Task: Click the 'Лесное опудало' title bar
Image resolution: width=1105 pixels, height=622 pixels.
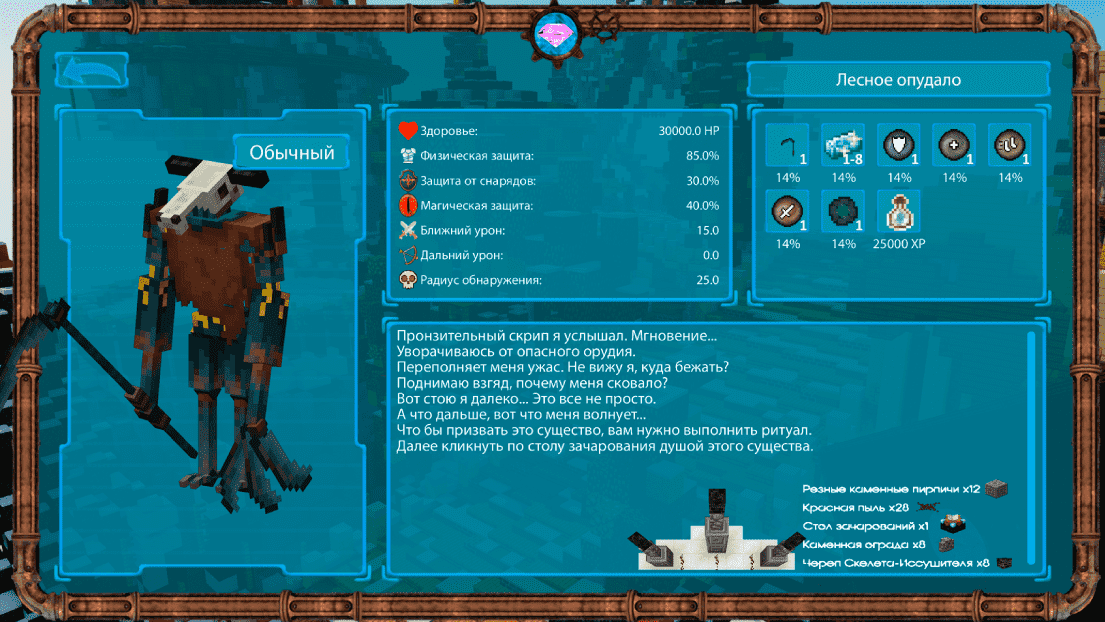Action: tap(898, 80)
